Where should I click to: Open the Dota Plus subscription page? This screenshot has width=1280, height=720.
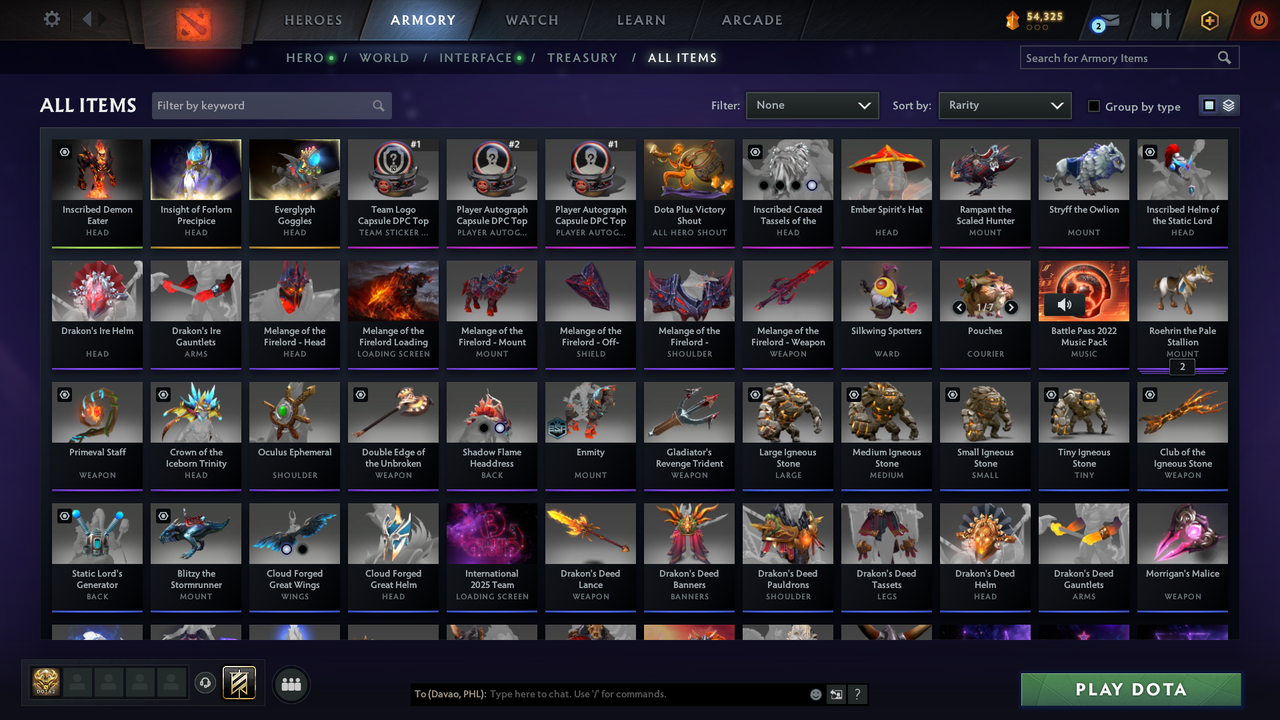pyautogui.click(x=1209, y=19)
